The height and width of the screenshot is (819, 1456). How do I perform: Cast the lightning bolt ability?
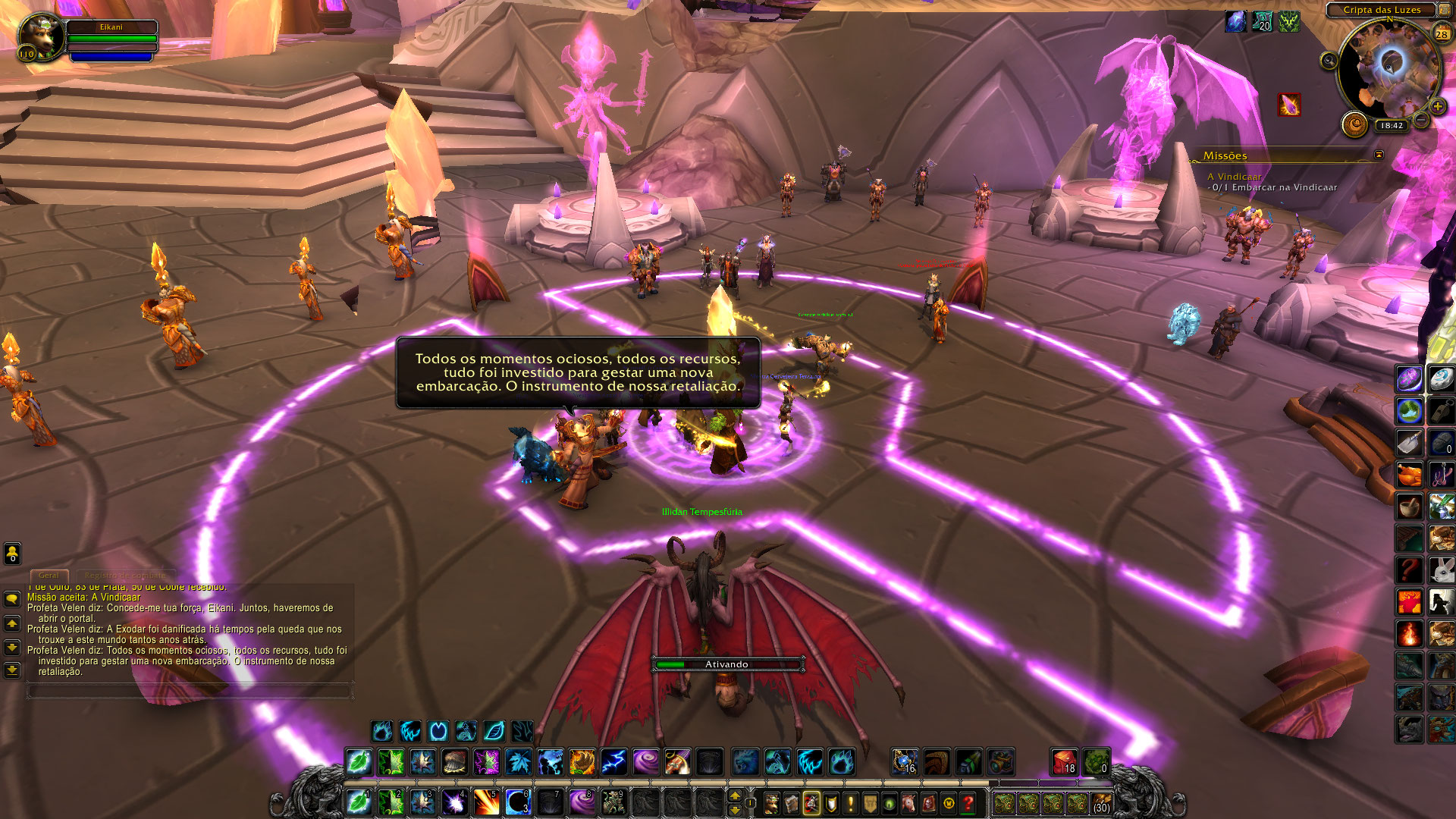click(613, 761)
